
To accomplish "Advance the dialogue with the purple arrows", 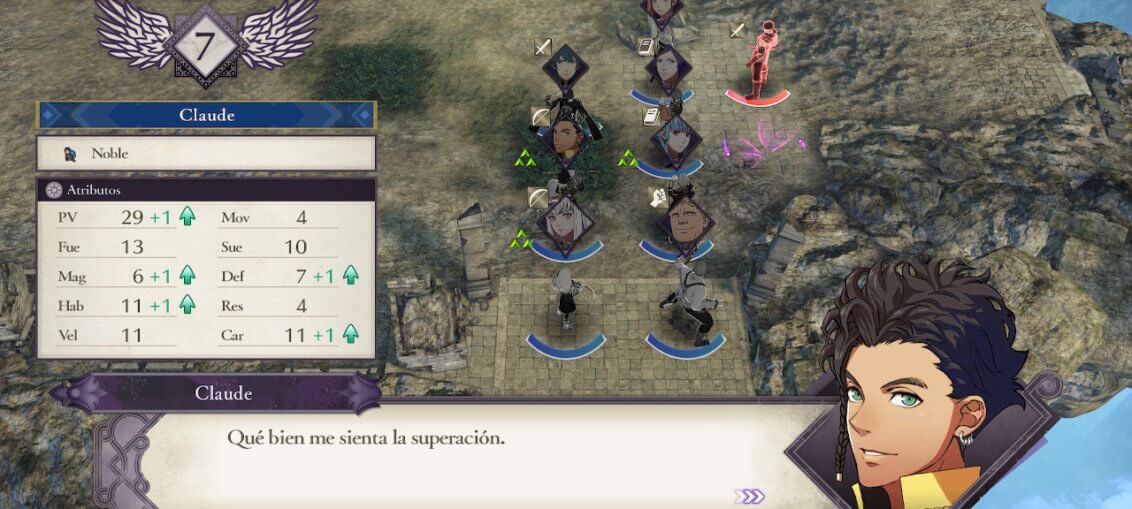I will [749, 496].
